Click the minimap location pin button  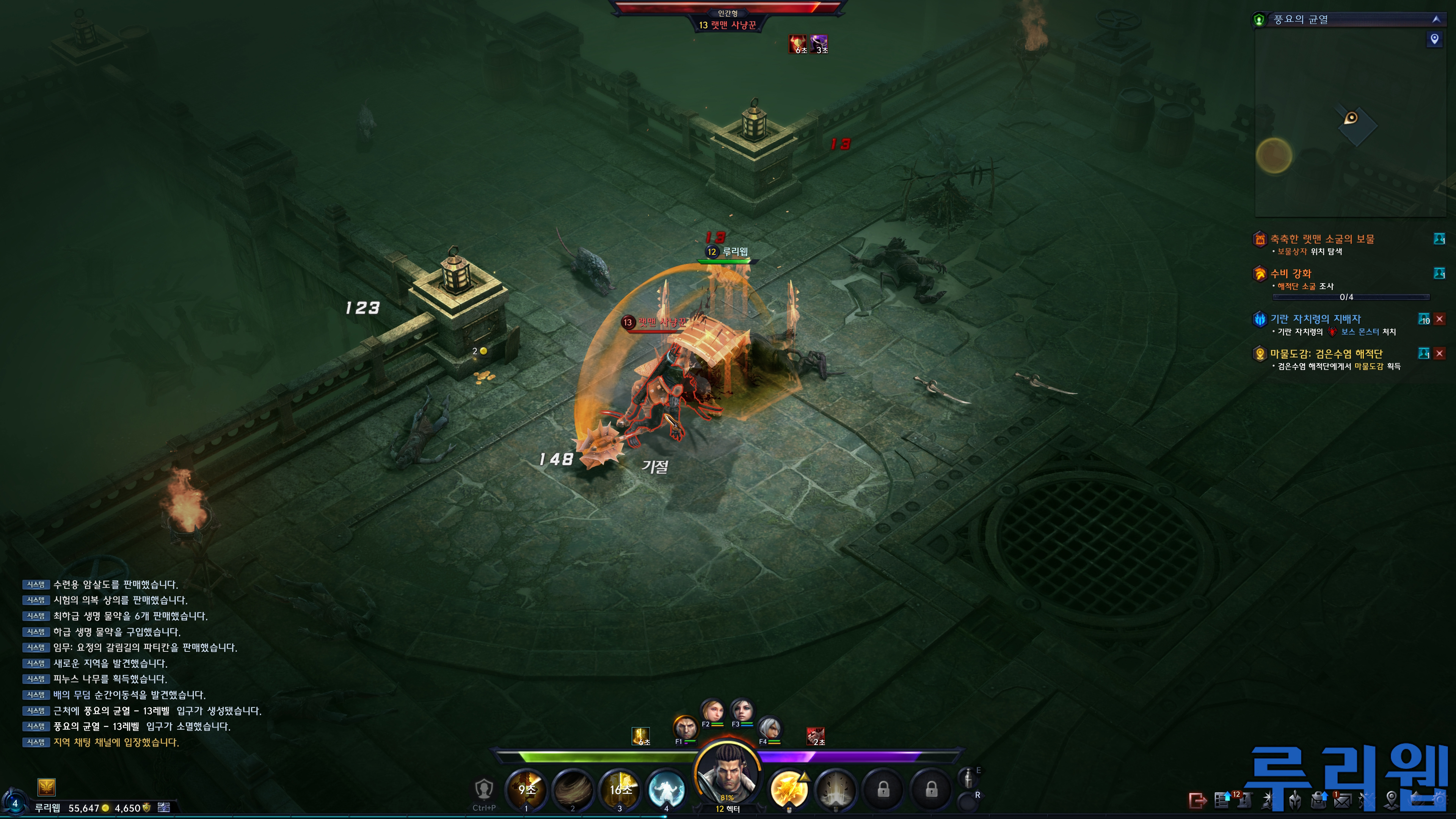pyautogui.click(x=1434, y=39)
